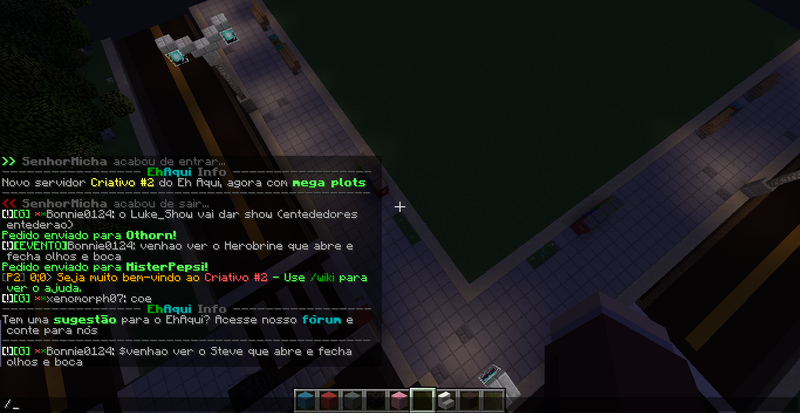
Task: Pick the pink block hotbar slot
Action: (399, 400)
